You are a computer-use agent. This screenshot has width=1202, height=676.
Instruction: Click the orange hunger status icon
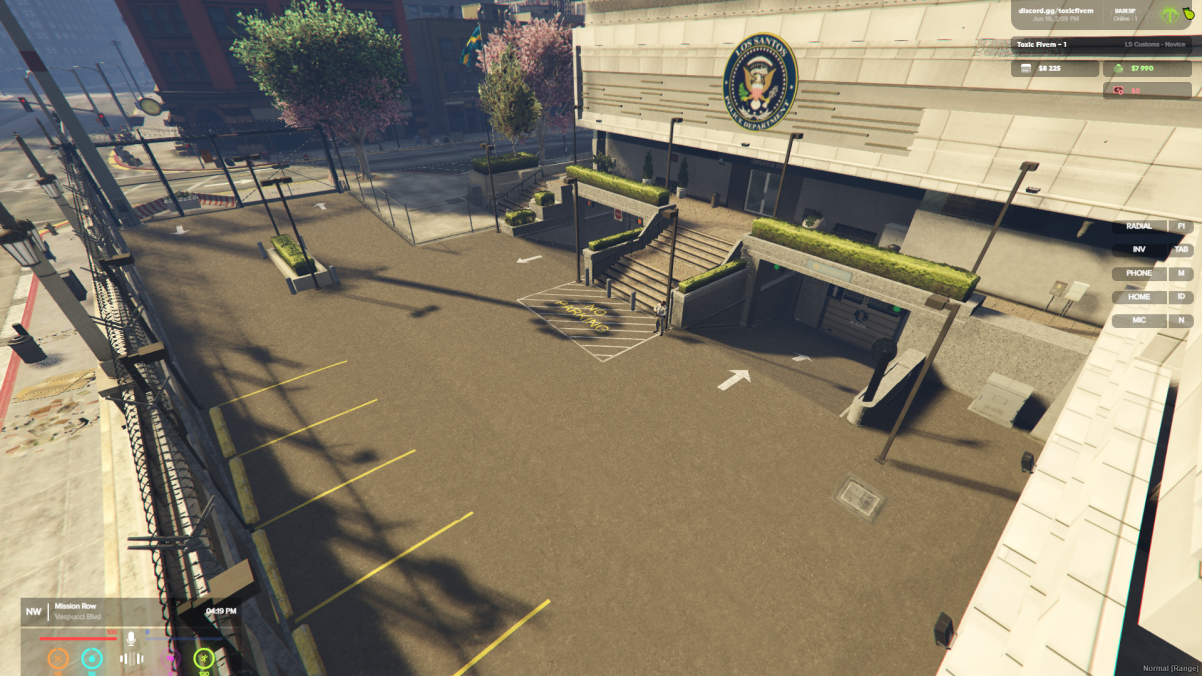click(59, 659)
